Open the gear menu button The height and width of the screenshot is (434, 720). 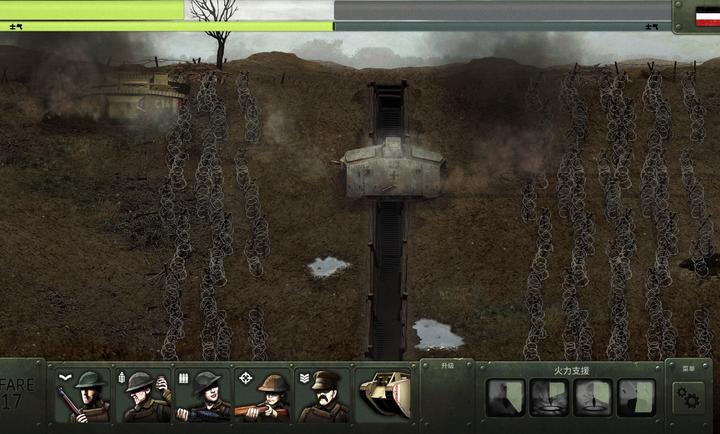(688, 397)
